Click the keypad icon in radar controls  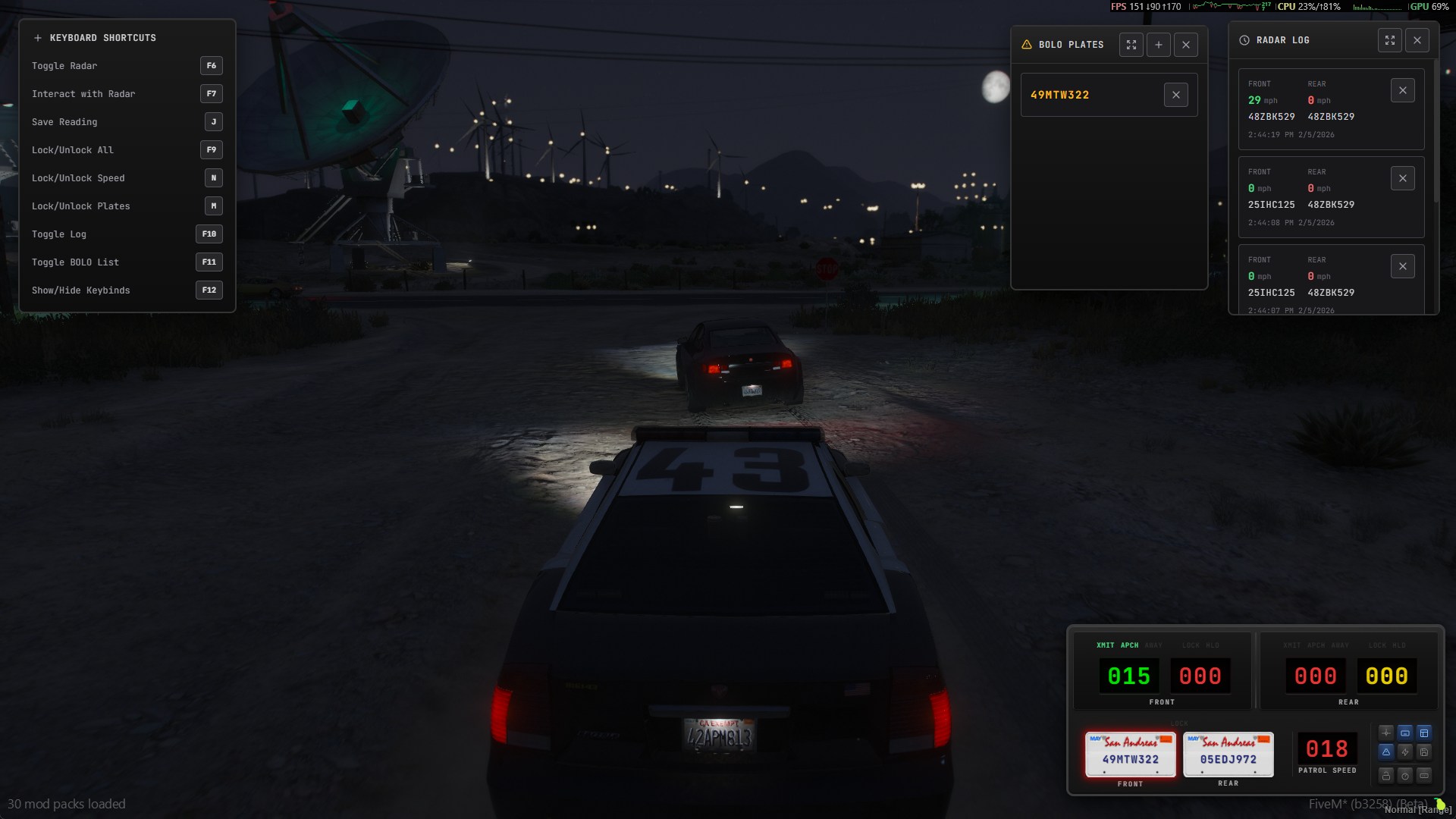(1424, 775)
